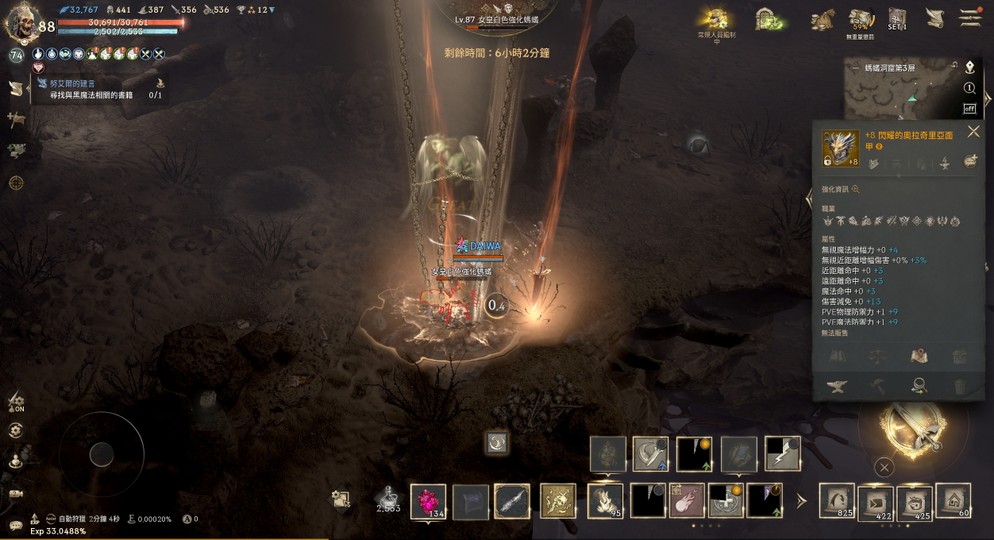Cancel target with the X circle button
This screenshot has height=540, width=994.
pos(884,466)
